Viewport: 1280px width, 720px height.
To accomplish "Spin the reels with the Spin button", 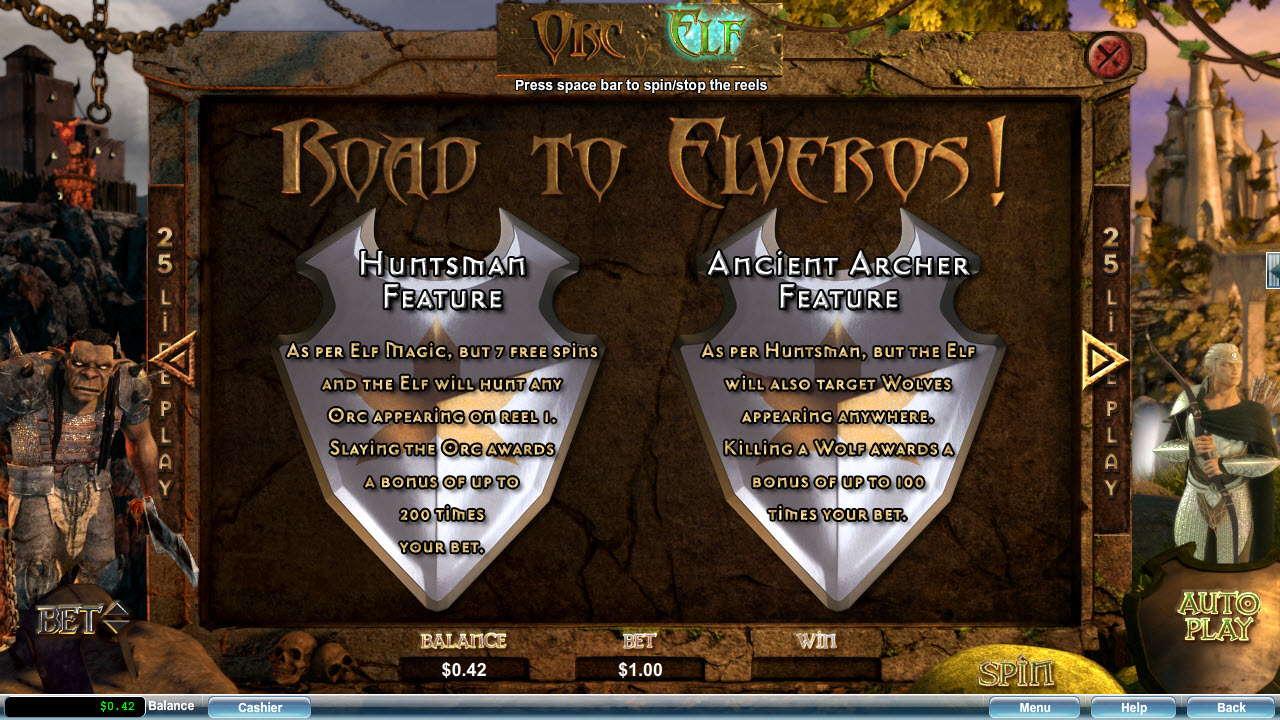I will tap(1016, 673).
